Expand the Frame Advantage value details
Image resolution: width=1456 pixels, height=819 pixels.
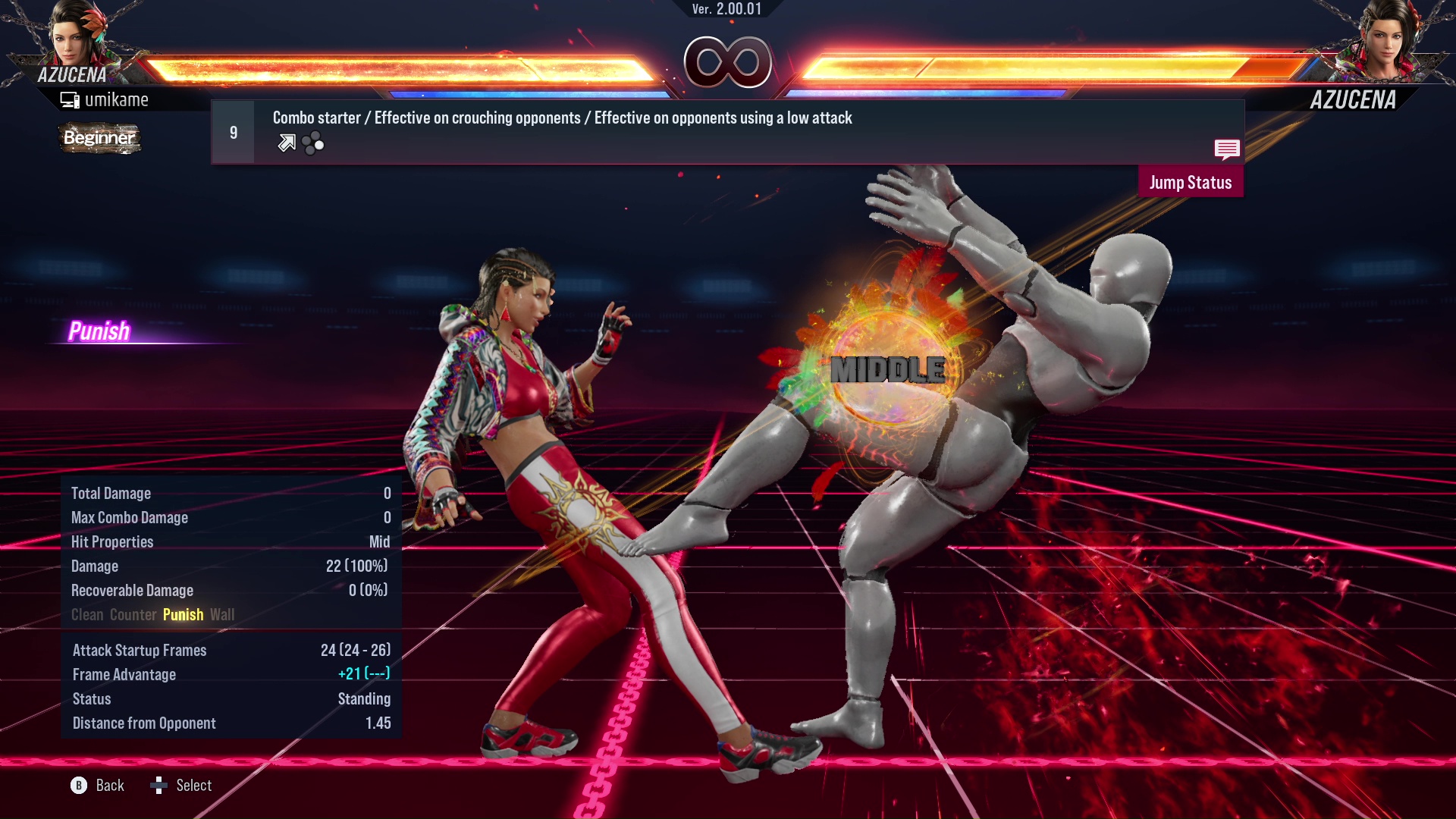(x=364, y=674)
